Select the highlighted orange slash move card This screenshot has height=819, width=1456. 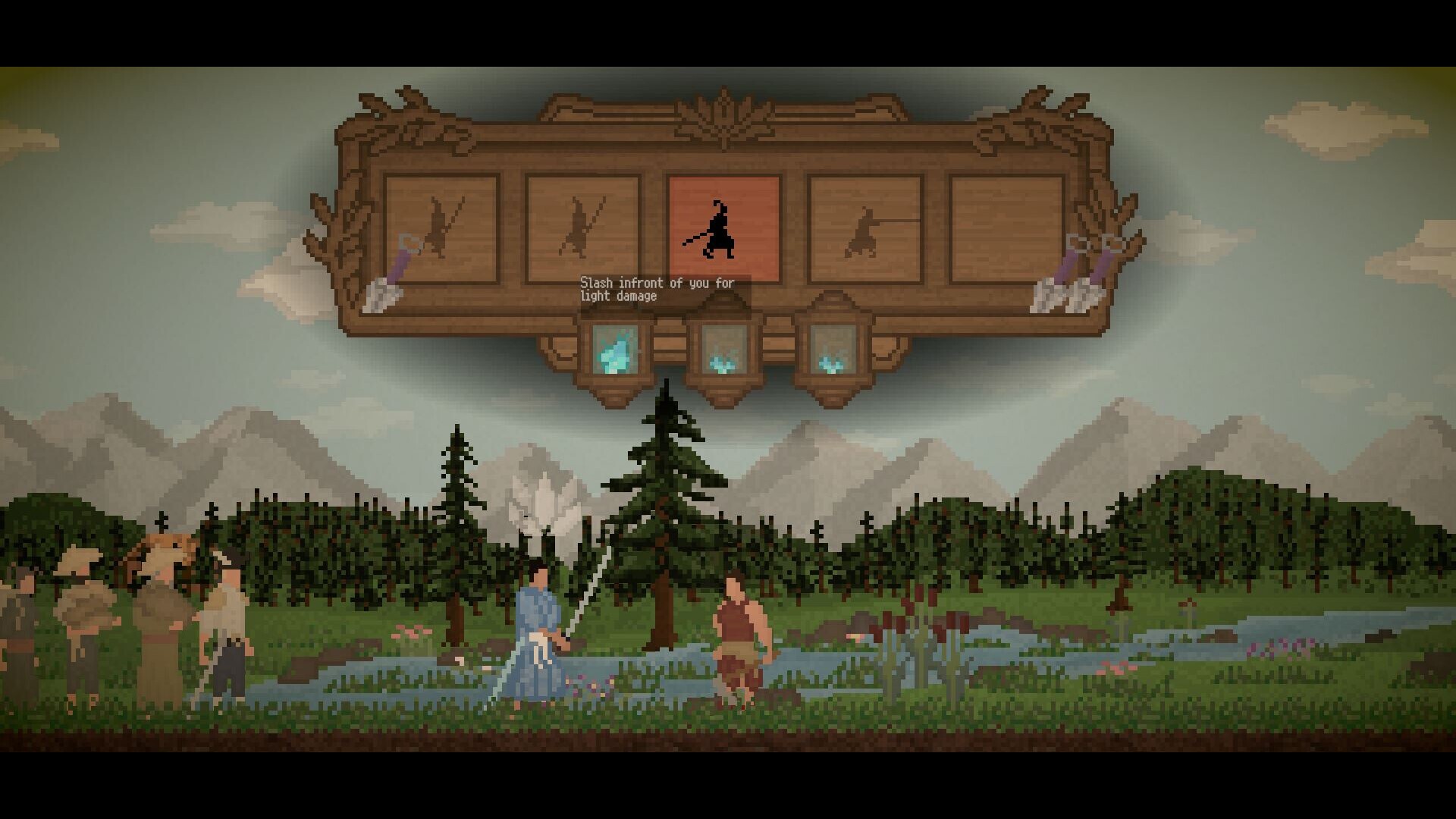(723, 228)
